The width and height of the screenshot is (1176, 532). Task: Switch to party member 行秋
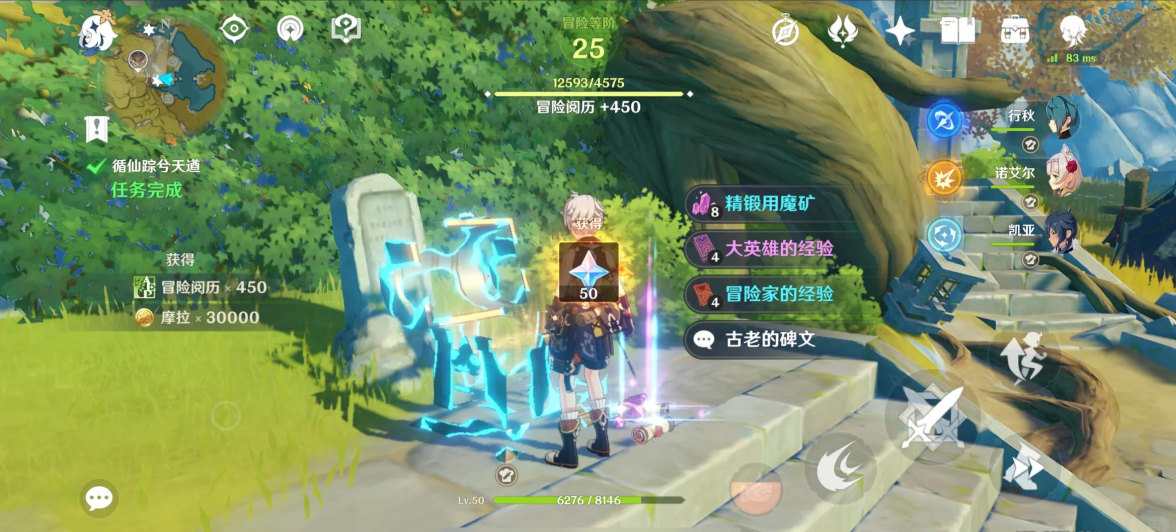coord(1062,120)
